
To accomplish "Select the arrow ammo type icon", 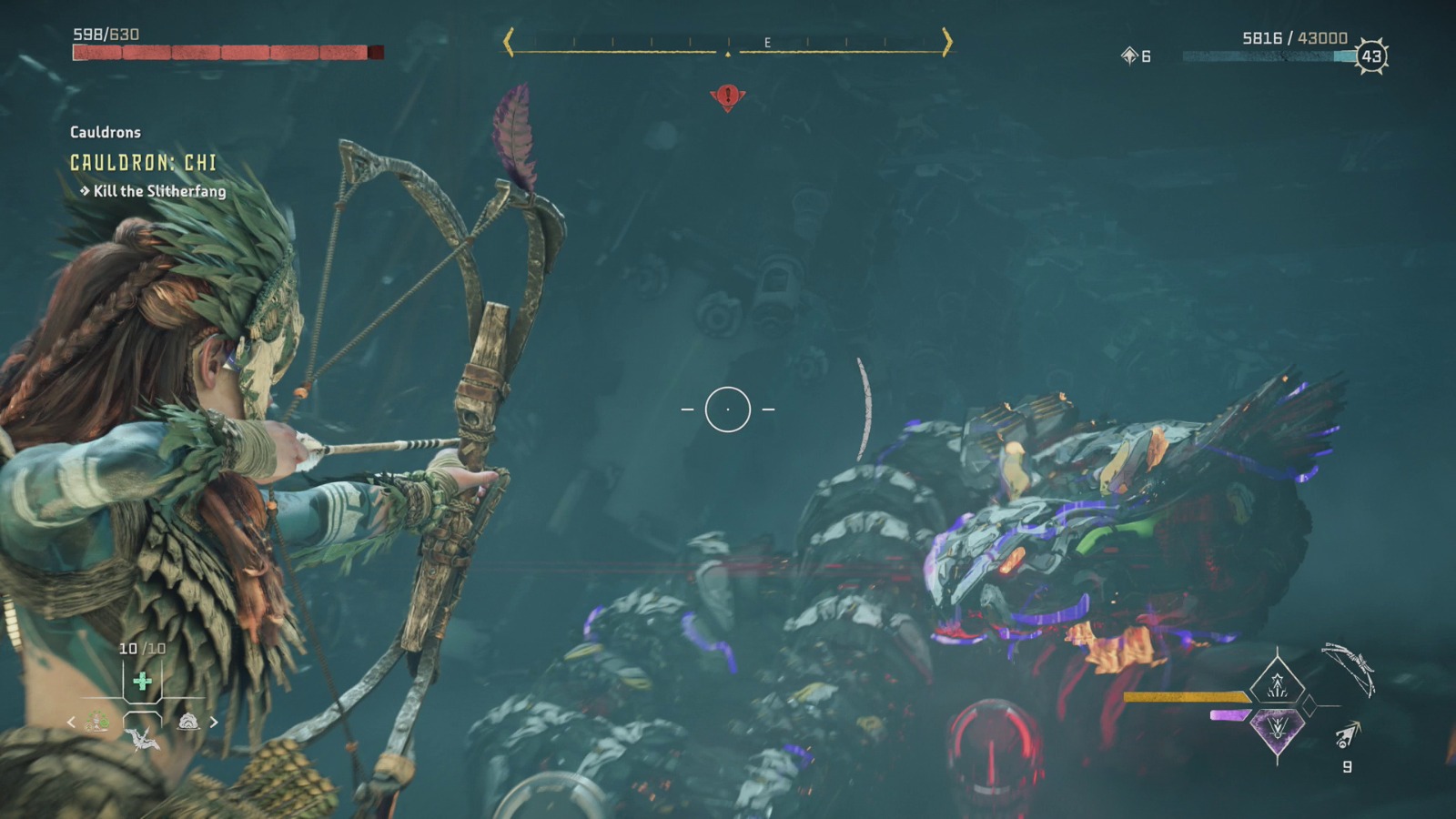I will pos(1348,733).
